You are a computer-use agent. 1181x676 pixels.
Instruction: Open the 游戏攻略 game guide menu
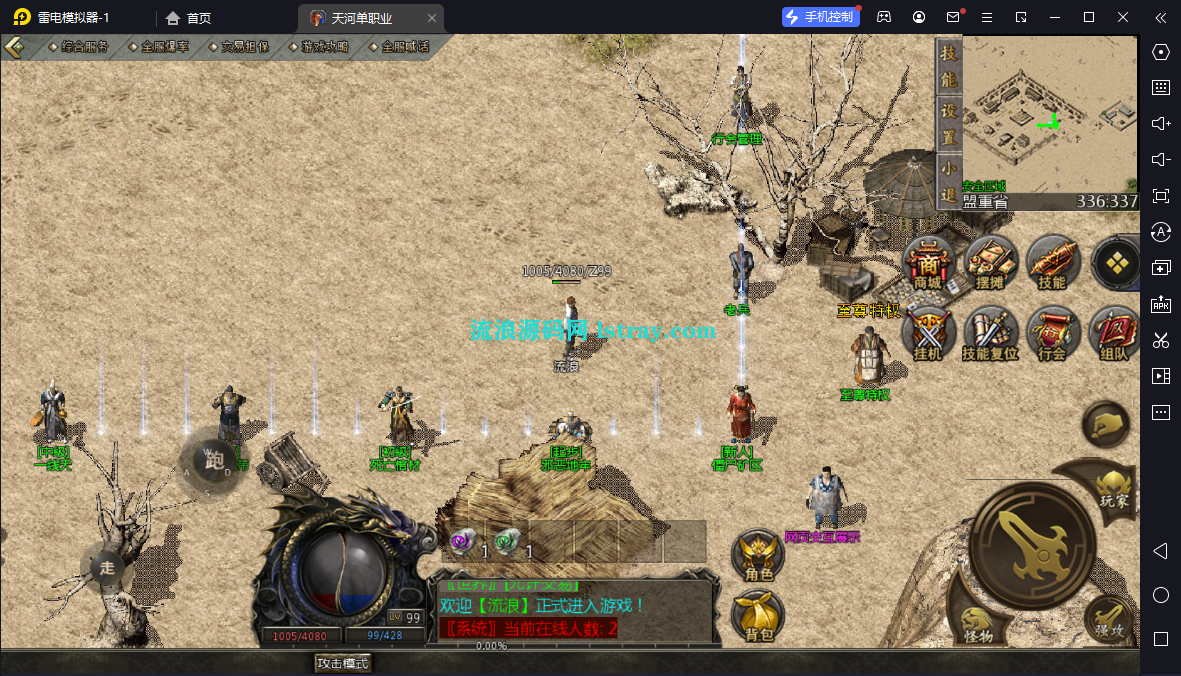point(325,47)
